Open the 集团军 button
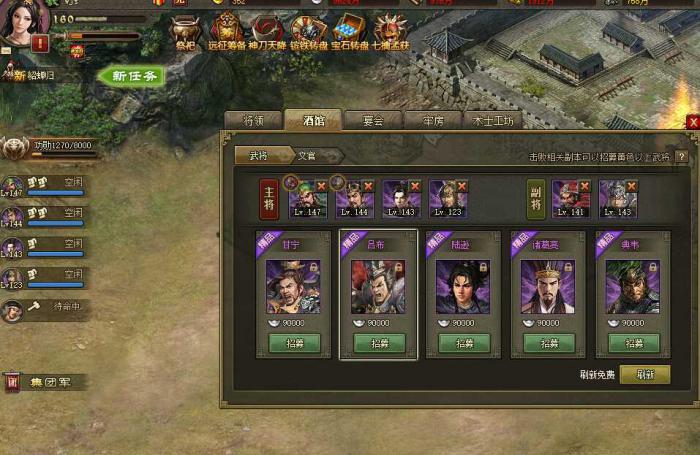 [x=45, y=381]
